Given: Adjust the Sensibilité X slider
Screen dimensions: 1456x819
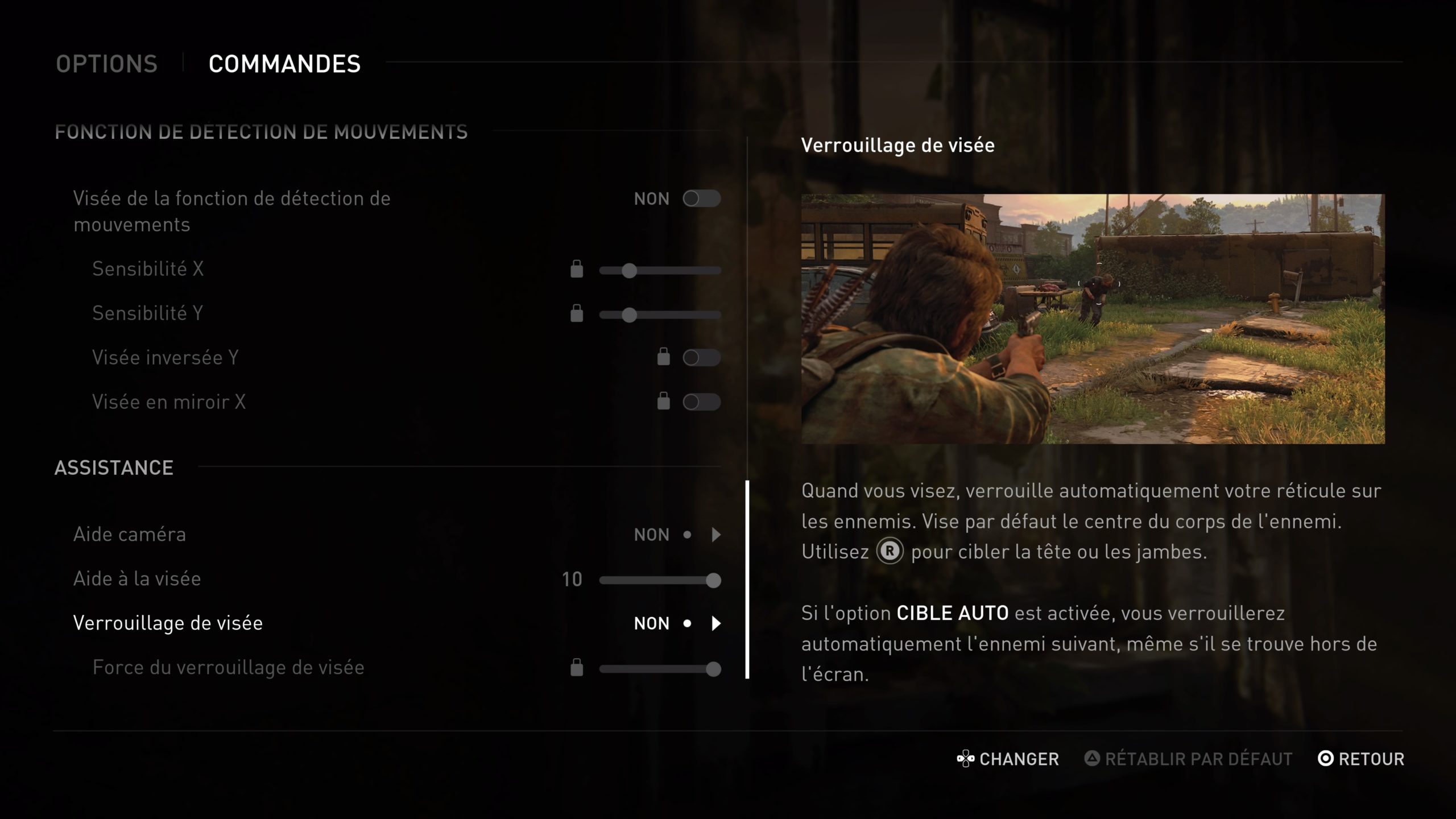Looking at the screenshot, I should [x=629, y=271].
